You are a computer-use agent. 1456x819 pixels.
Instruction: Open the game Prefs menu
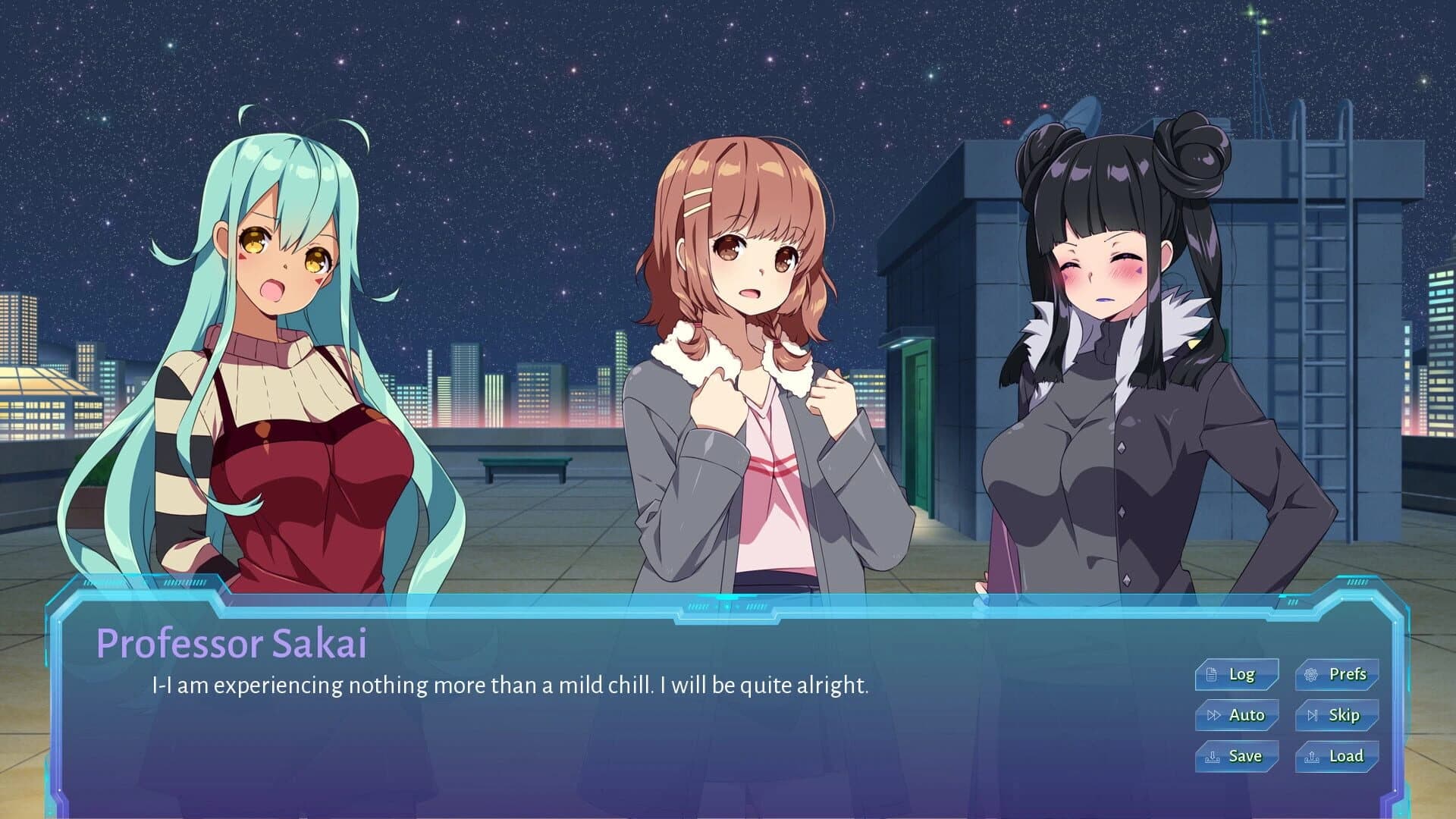coord(1339,673)
